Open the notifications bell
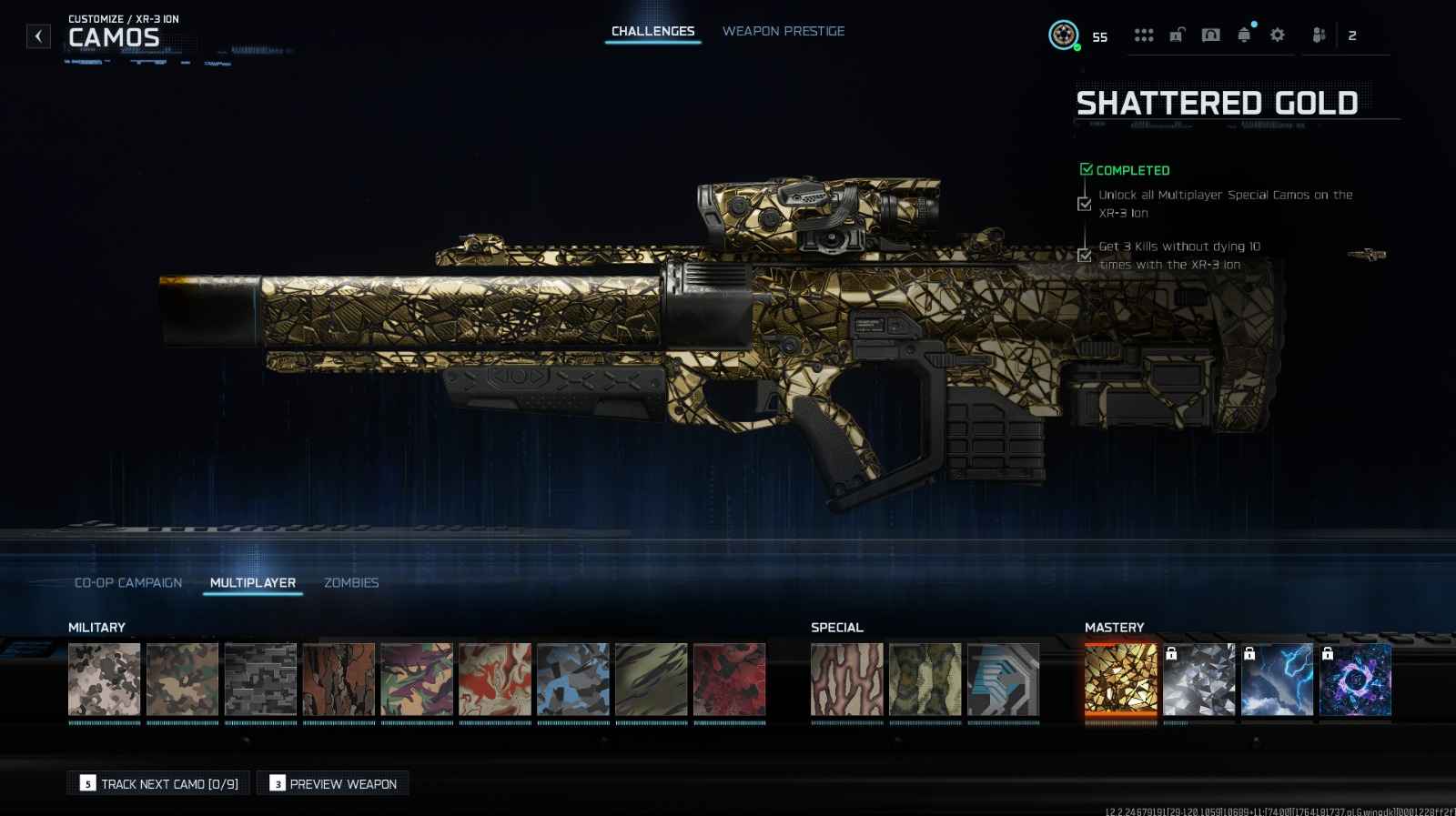 [1244, 35]
